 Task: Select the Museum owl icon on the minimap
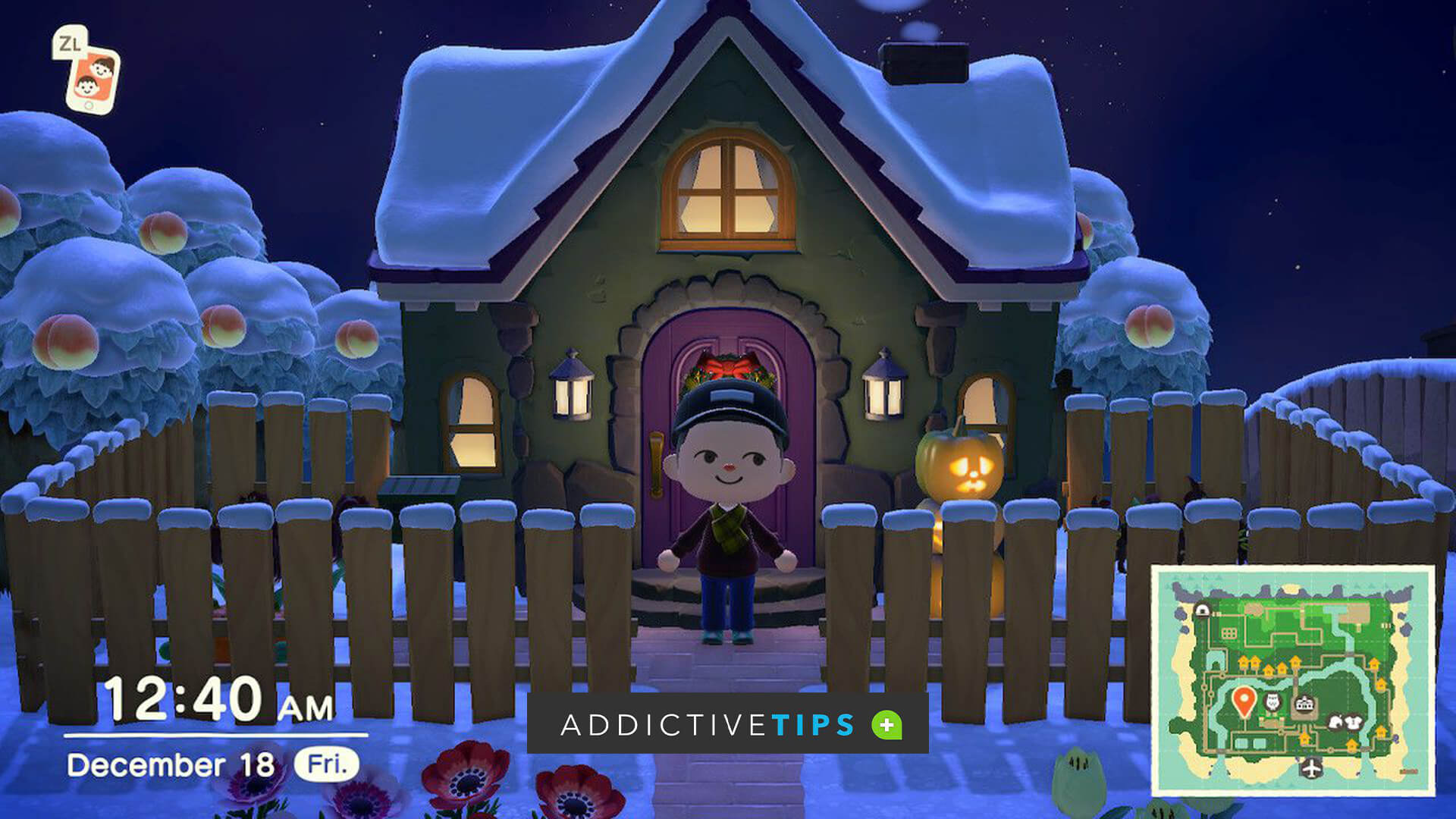(1272, 702)
